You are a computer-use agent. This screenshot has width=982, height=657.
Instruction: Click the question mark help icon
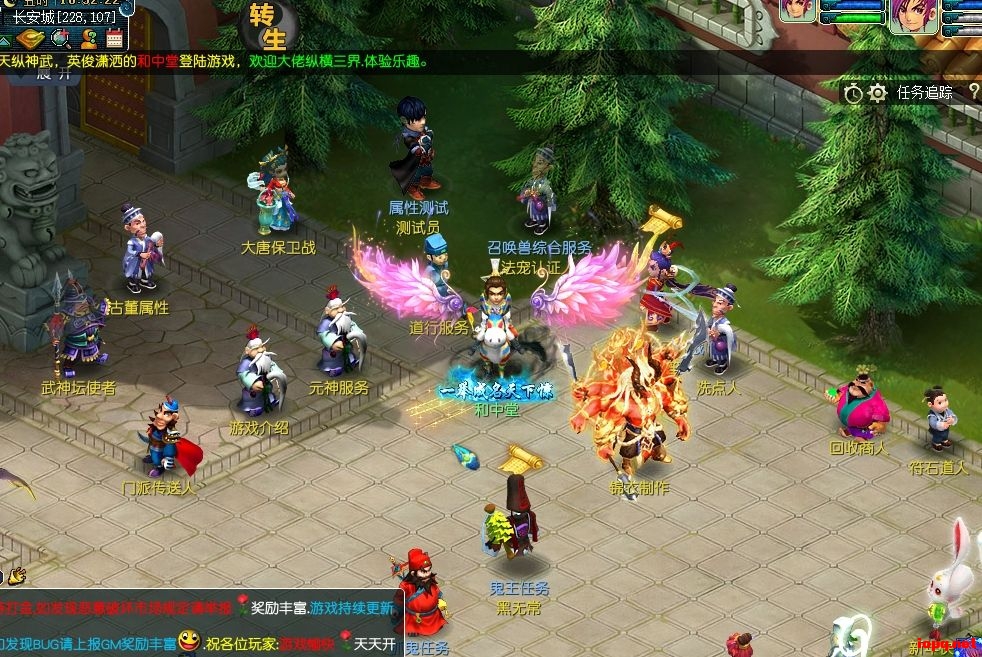click(973, 92)
